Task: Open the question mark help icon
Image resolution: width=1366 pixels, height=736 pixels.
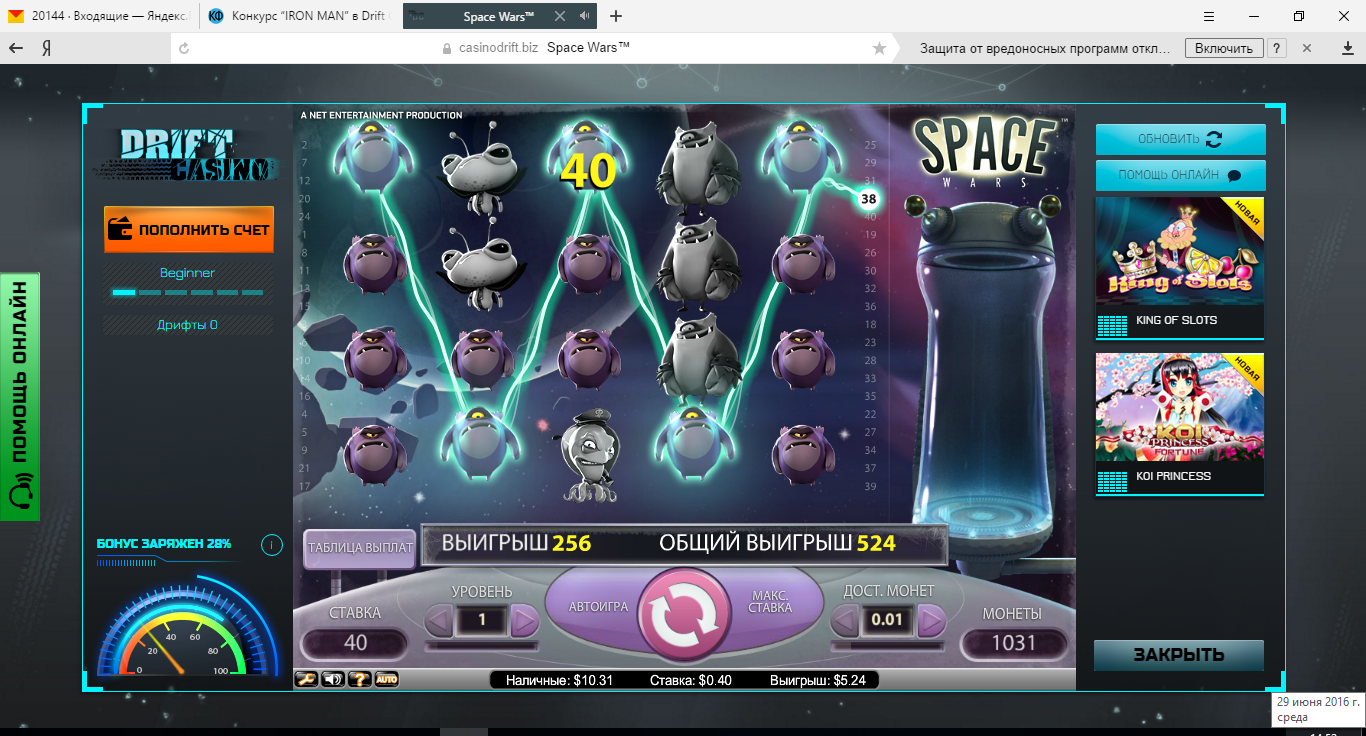Action: coord(360,680)
